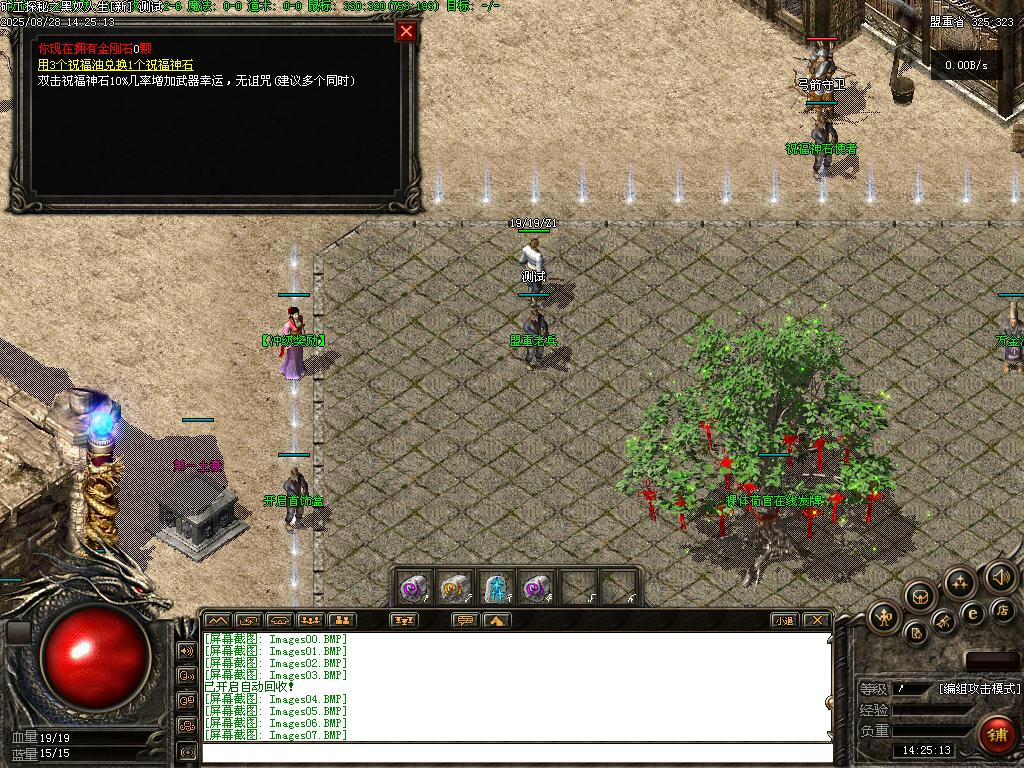Choose the exchange 3 祝福油 for 祝福神石 option
The width and height of the screenshot is (1024, 768).
click(x=115, y=65)
